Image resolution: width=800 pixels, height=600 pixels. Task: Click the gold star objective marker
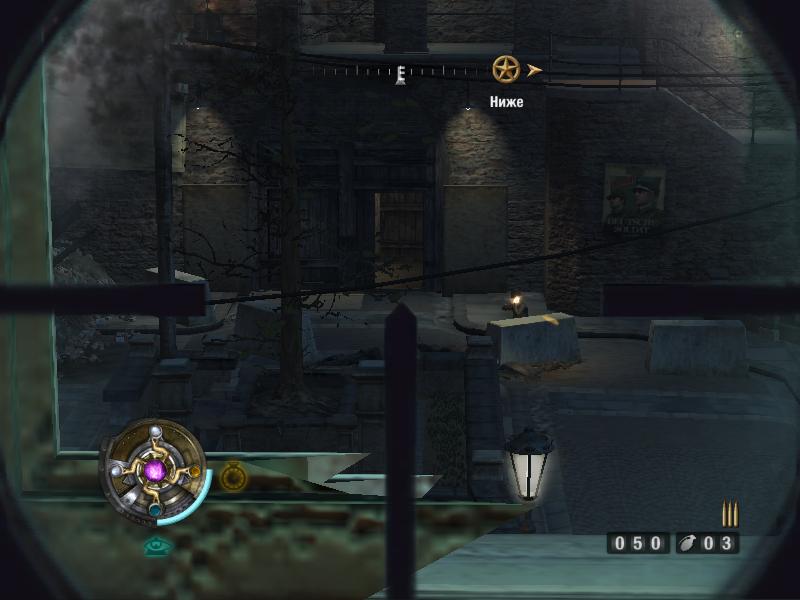(x=506, y=69)
